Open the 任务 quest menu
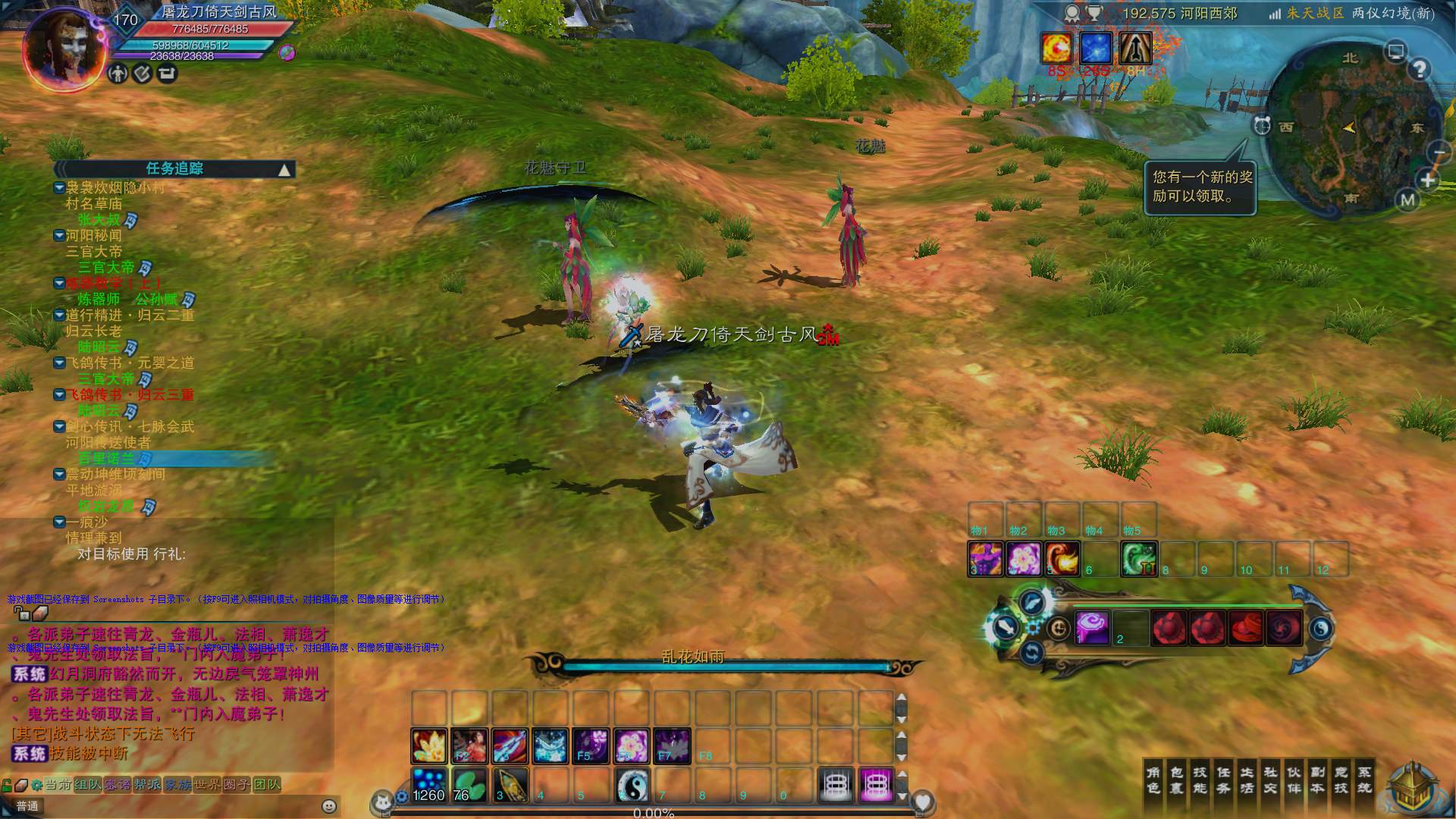1456x819 pixels. [1223, 780]
